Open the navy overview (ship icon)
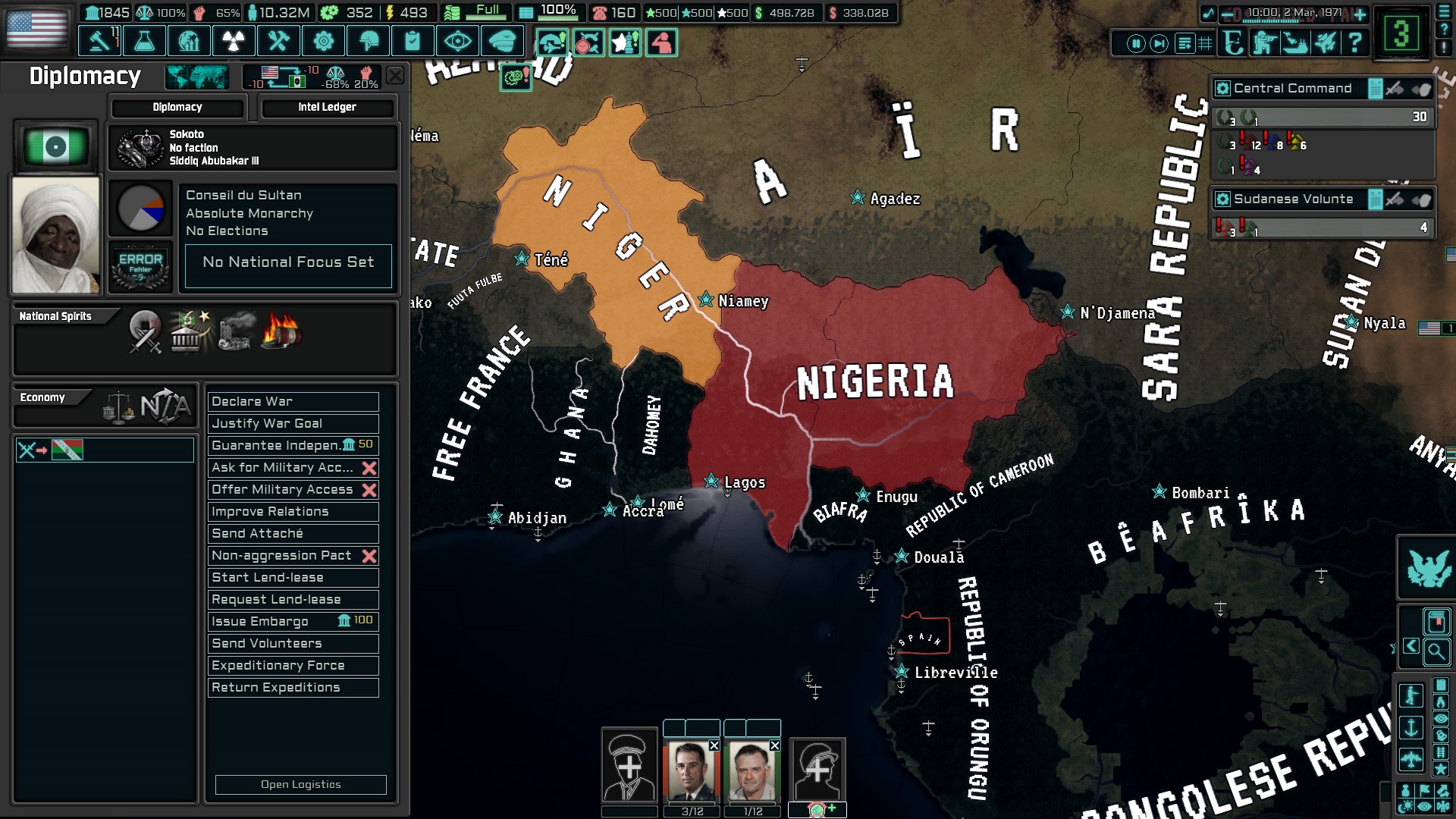This screenshot has width=1456, height=819. (1296, 43)
